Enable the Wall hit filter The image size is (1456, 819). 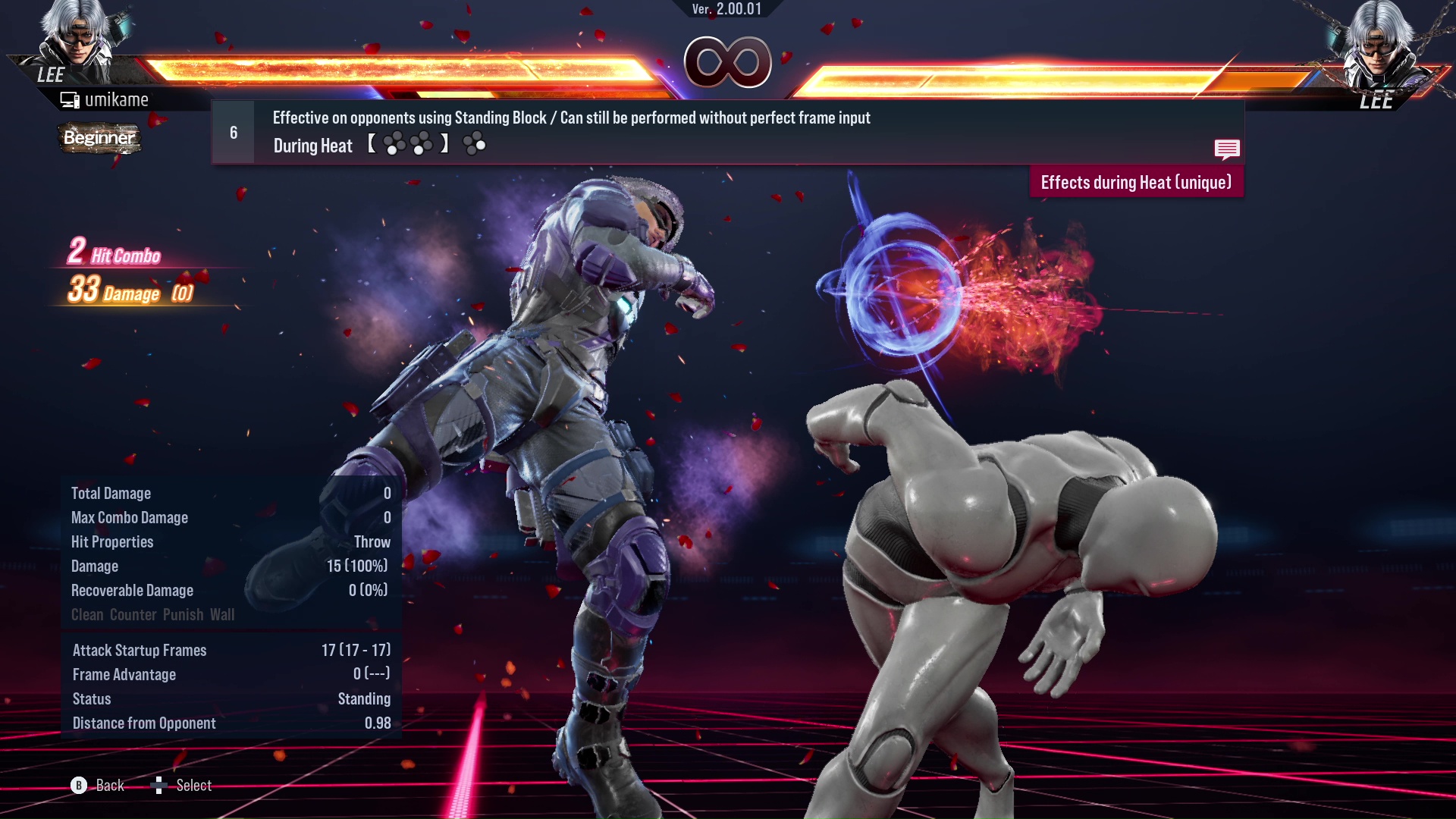tap(224, 614)
